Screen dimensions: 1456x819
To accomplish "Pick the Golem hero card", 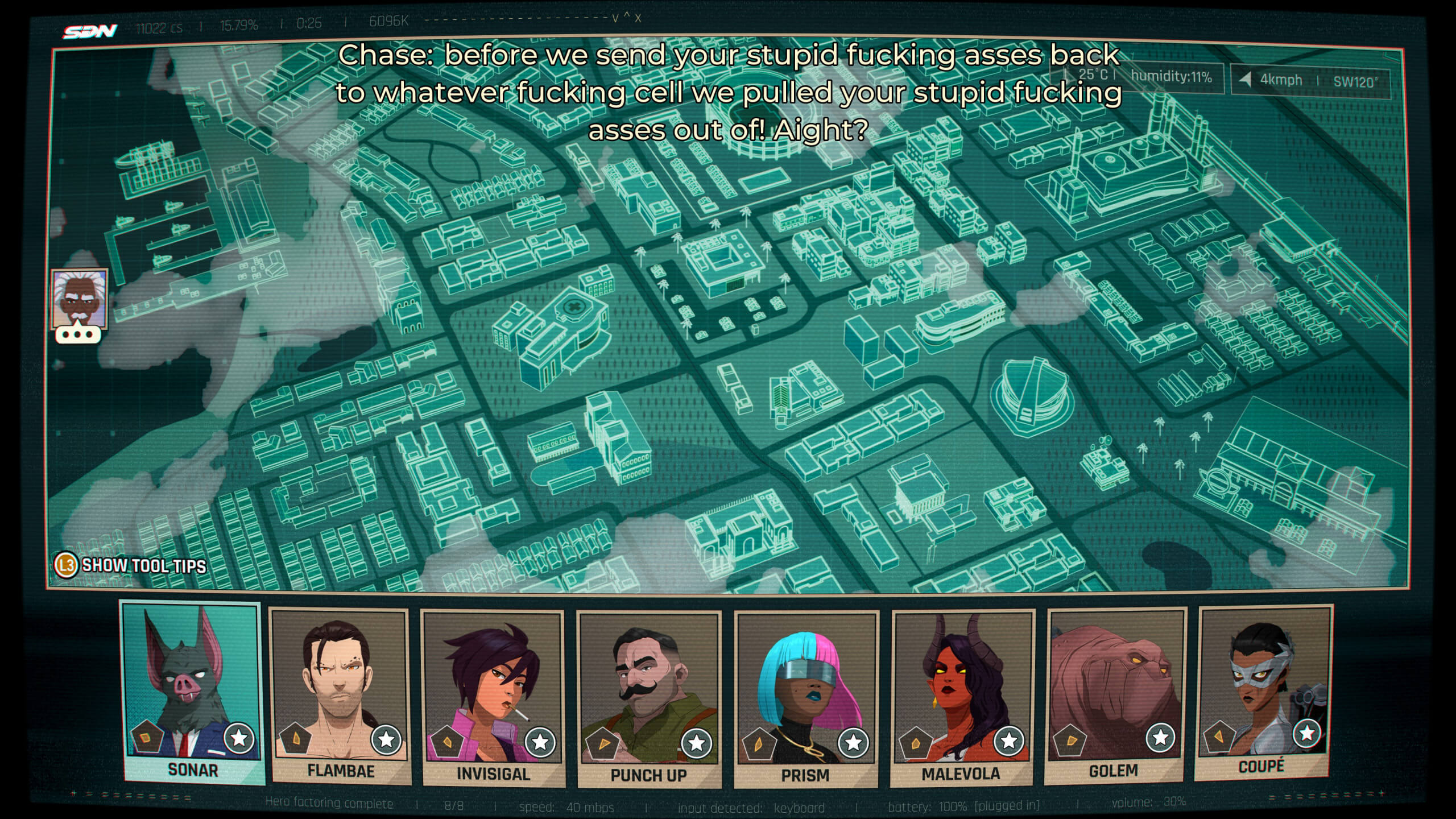I will click(1115, 694).
